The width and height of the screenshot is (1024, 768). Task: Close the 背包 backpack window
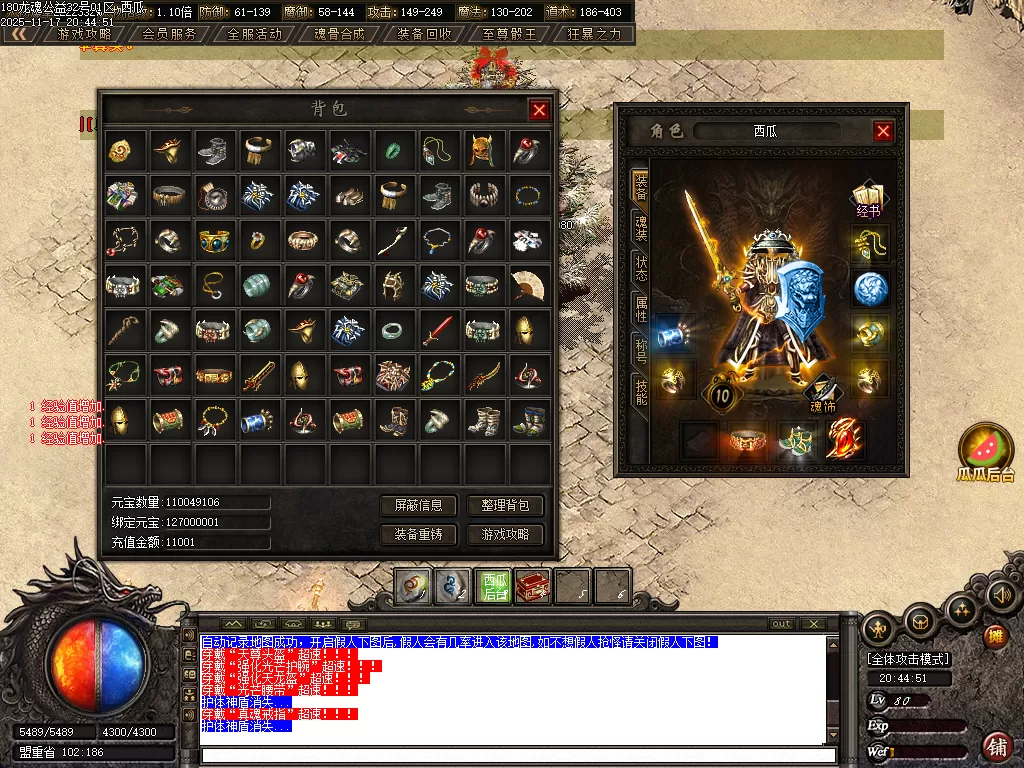pyautogui.click(x=539, y=110)
